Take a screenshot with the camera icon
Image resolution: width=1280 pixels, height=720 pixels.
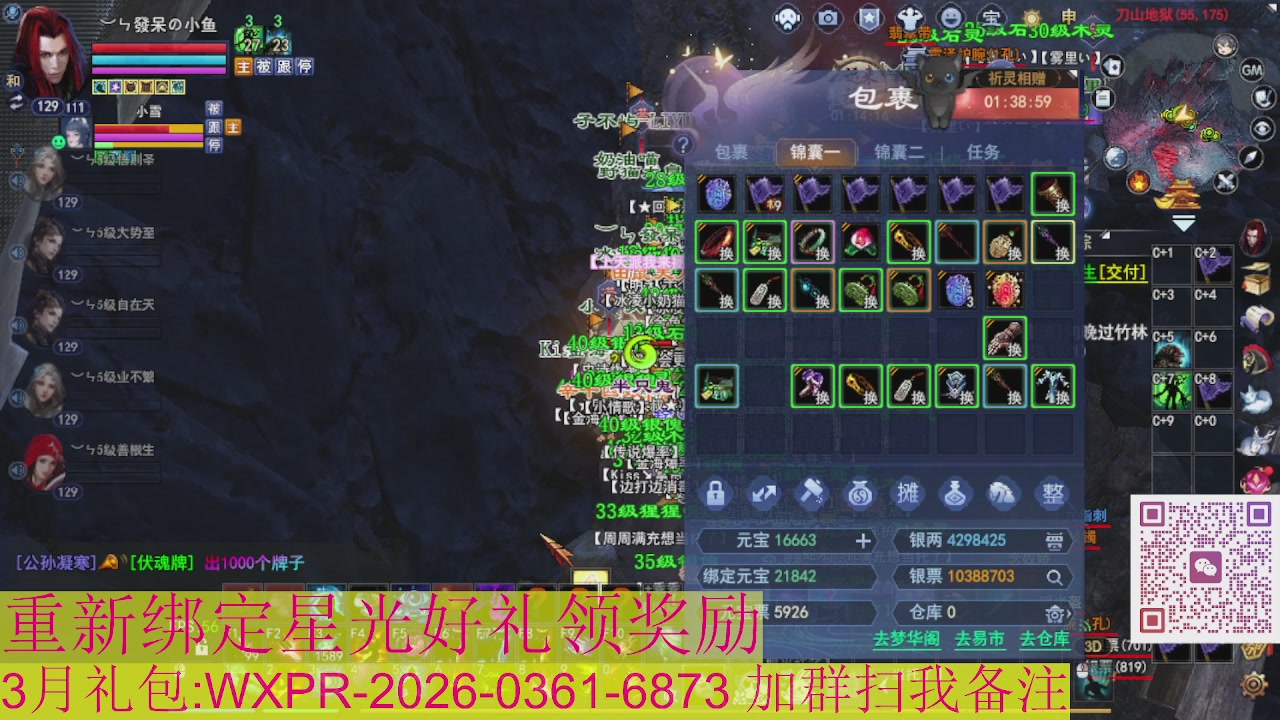[828, 17]
